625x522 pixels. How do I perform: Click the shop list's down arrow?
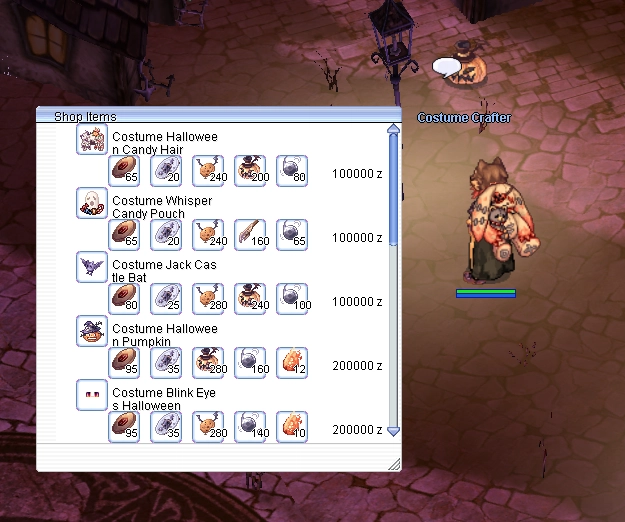coord(393,431)
